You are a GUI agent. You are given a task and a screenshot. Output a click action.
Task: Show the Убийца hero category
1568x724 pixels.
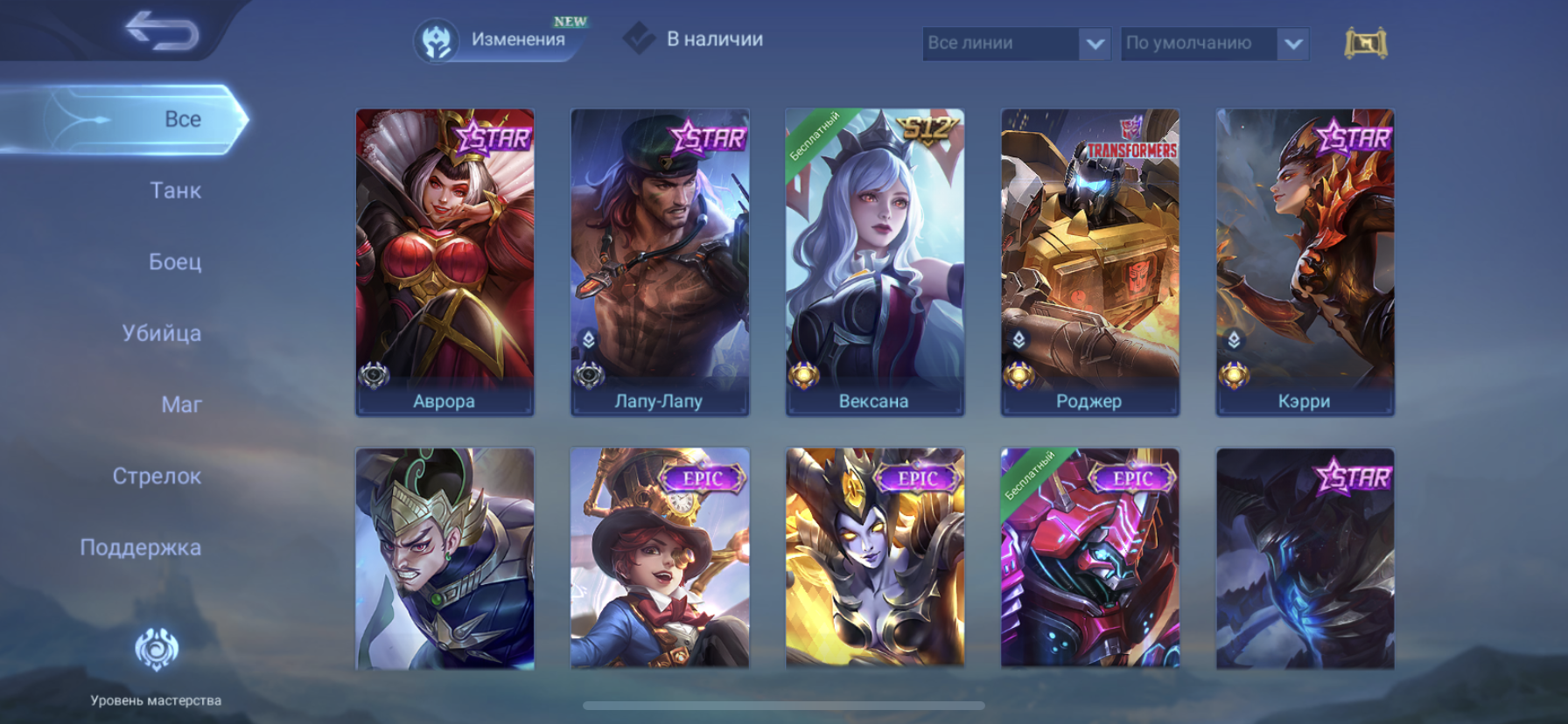pyautogui.click(x=162, y=333)
